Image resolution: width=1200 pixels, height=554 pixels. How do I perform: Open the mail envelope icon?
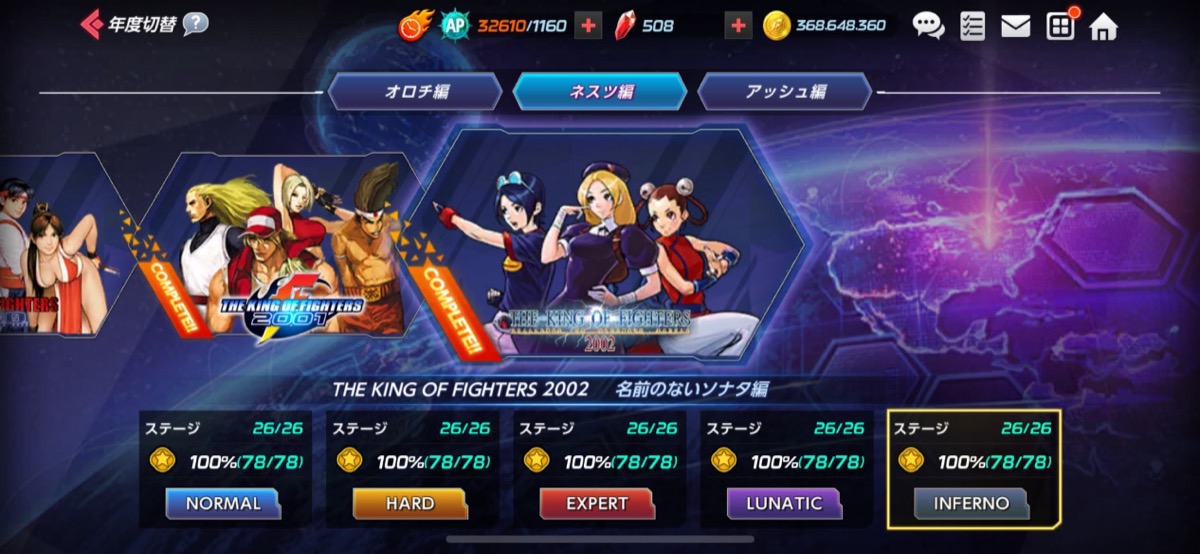pos(1015,26)
